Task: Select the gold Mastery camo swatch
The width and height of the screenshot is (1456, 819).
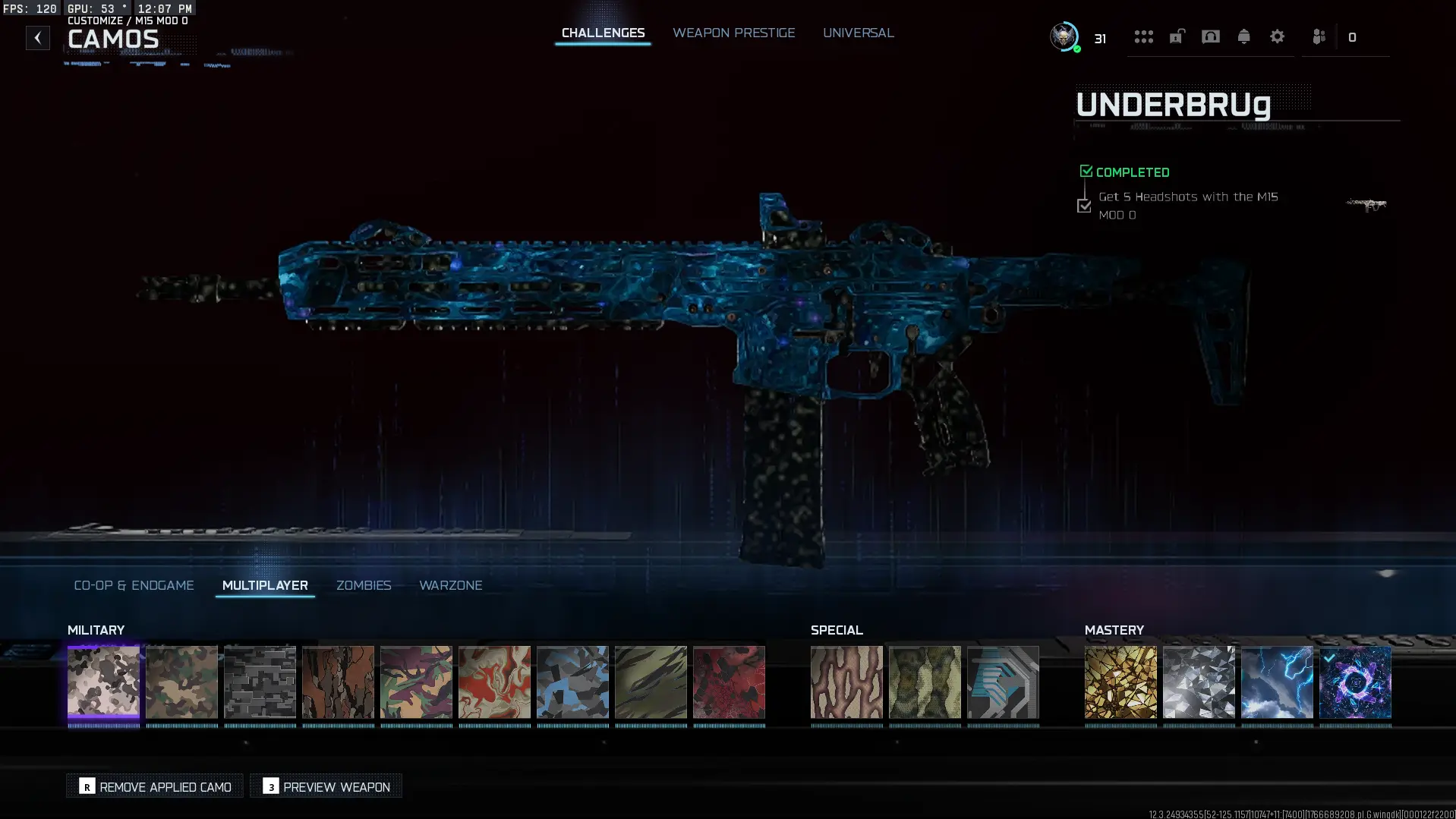Action: point(1120,683)
